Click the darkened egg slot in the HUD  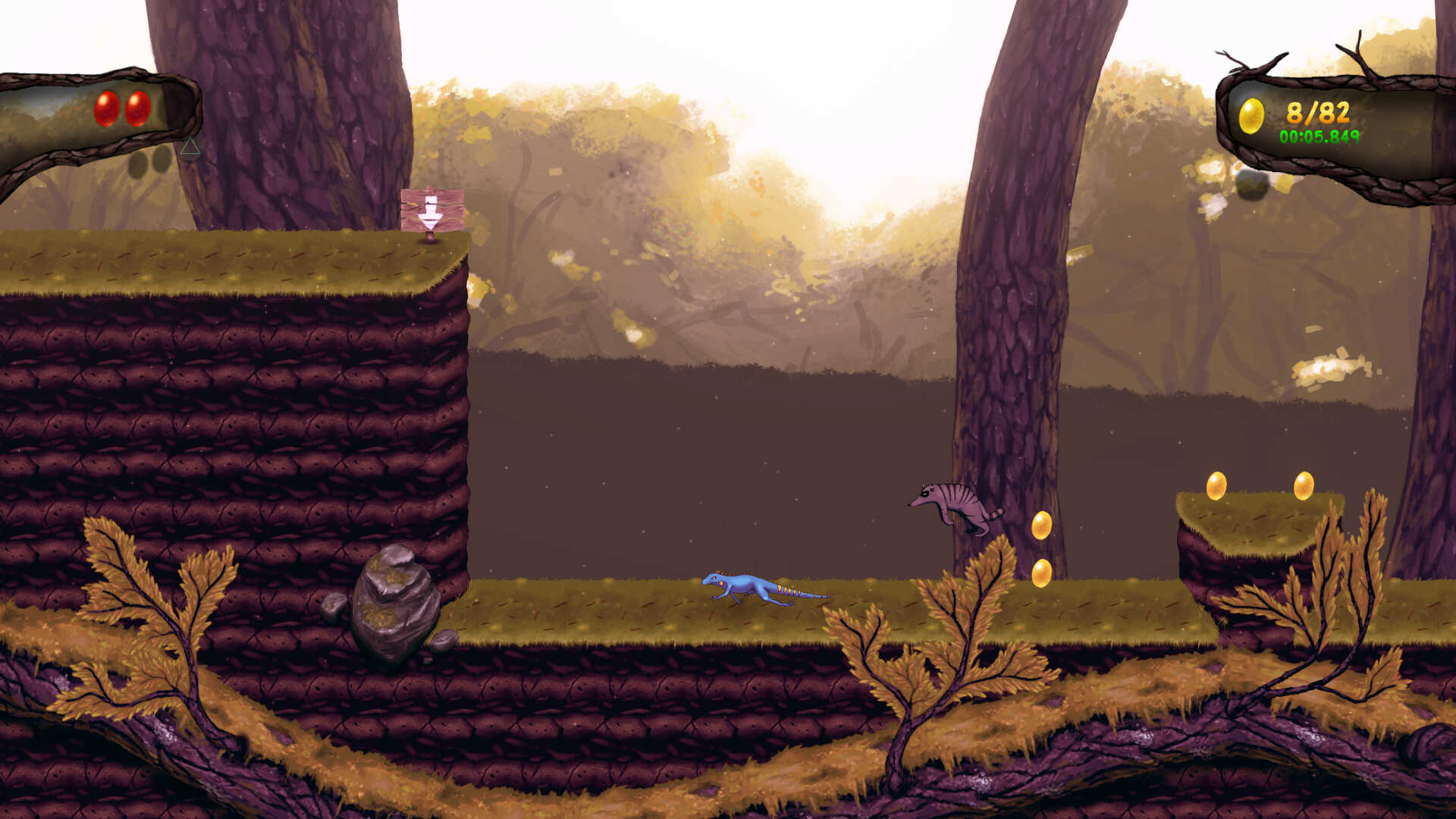coord(139,163)
